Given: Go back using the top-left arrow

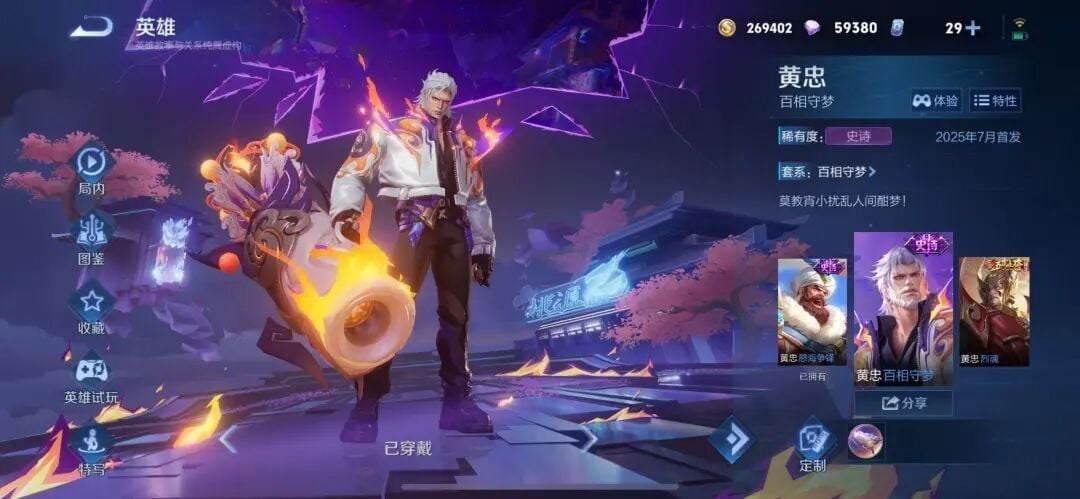Looking at the screenshot, I should pos(91,27).
